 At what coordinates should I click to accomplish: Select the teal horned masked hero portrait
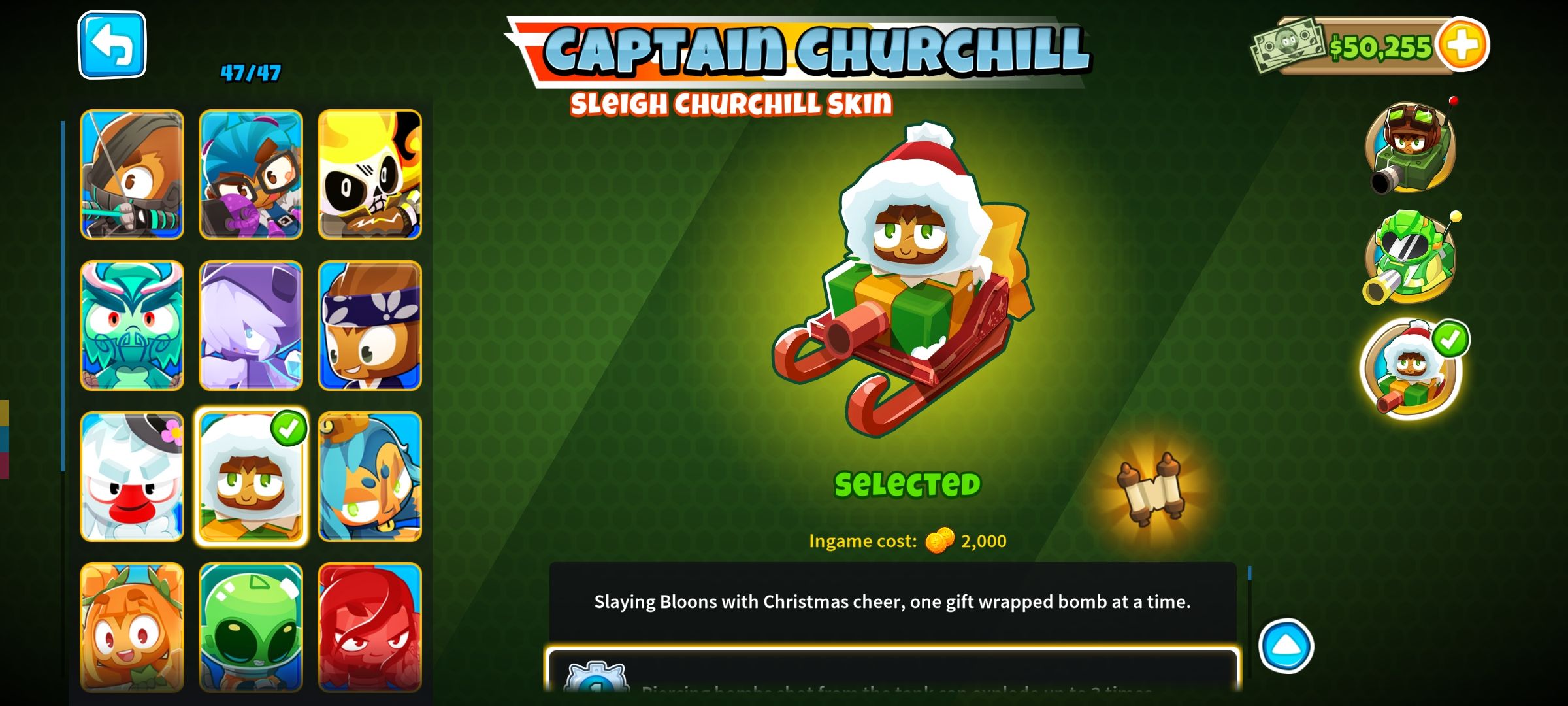pyautogui.click(x=132, y=326)
